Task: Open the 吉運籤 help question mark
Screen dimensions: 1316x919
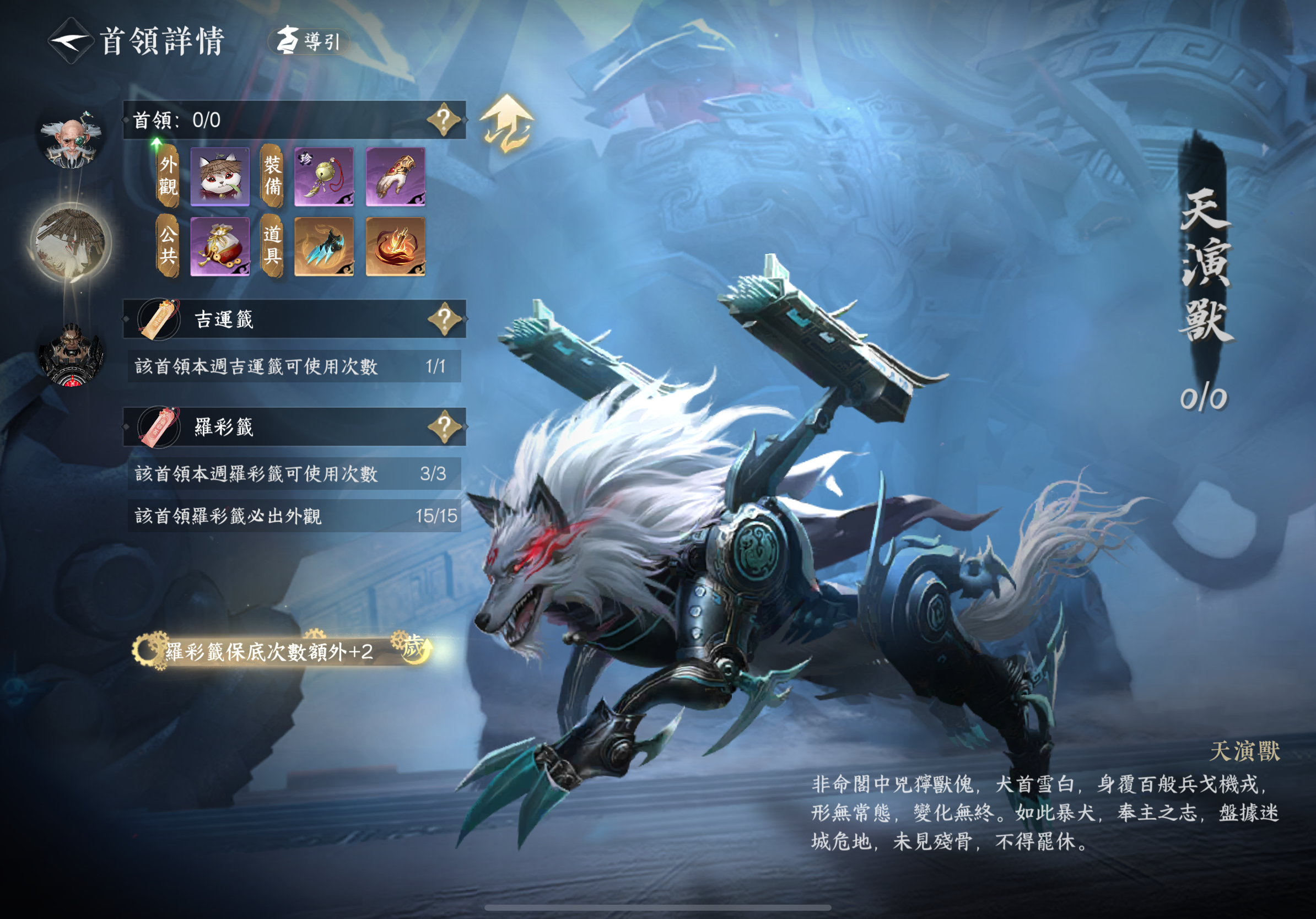Action: click(445, 318)
